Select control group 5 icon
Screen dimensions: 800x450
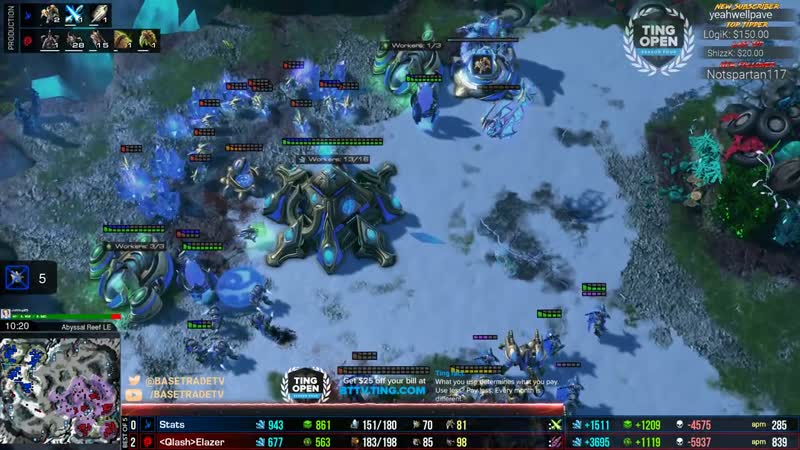point(17,278)
